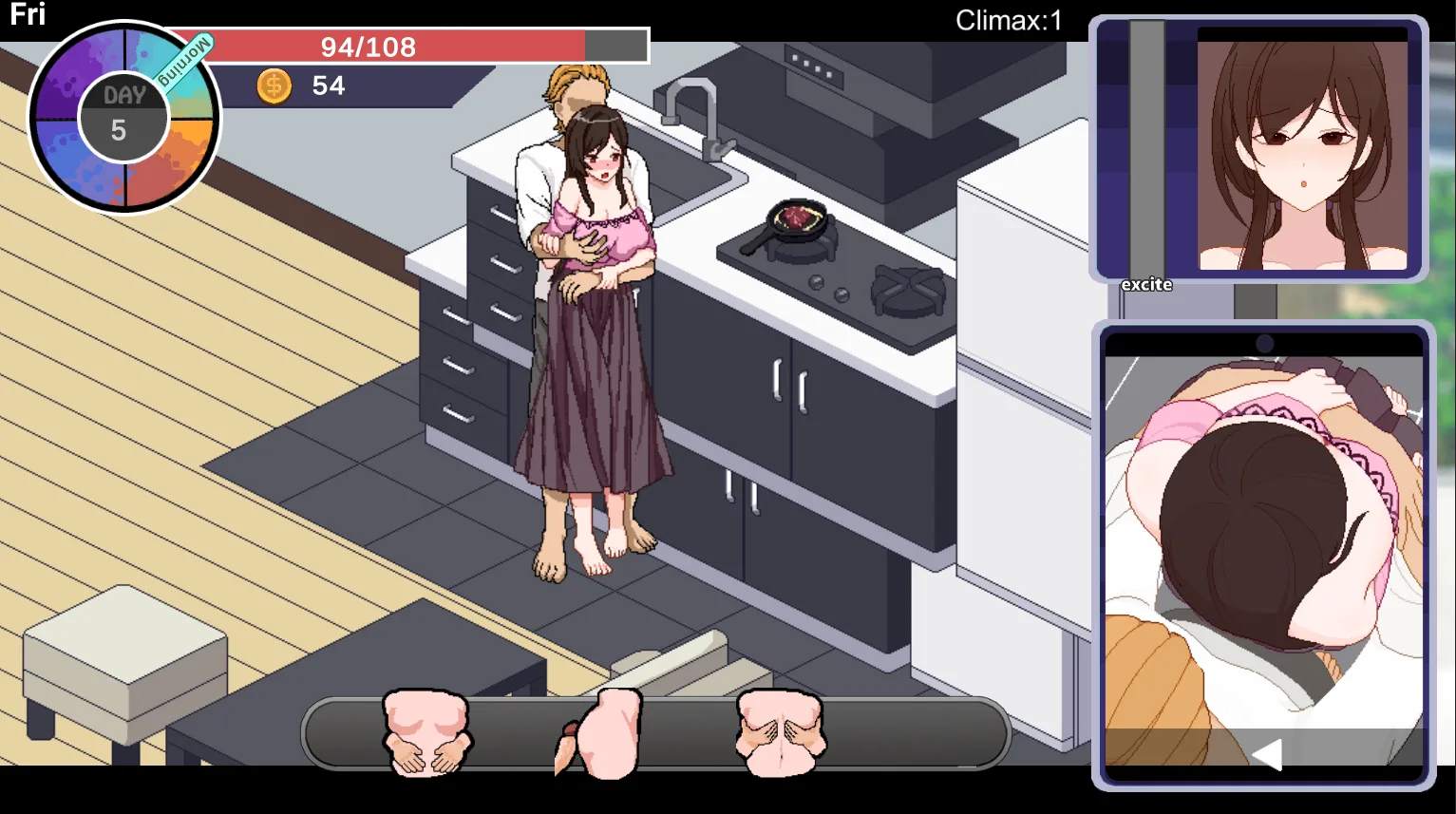Activate the hands-on-back action icon
Viewport: 1456px width, 814px height.
(x=780, y=732)
